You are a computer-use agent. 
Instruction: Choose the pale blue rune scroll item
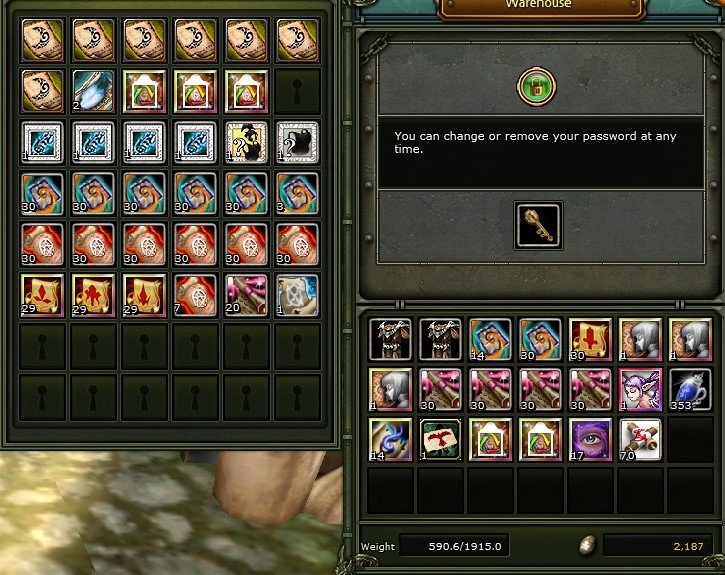click(x=295, y=294)
